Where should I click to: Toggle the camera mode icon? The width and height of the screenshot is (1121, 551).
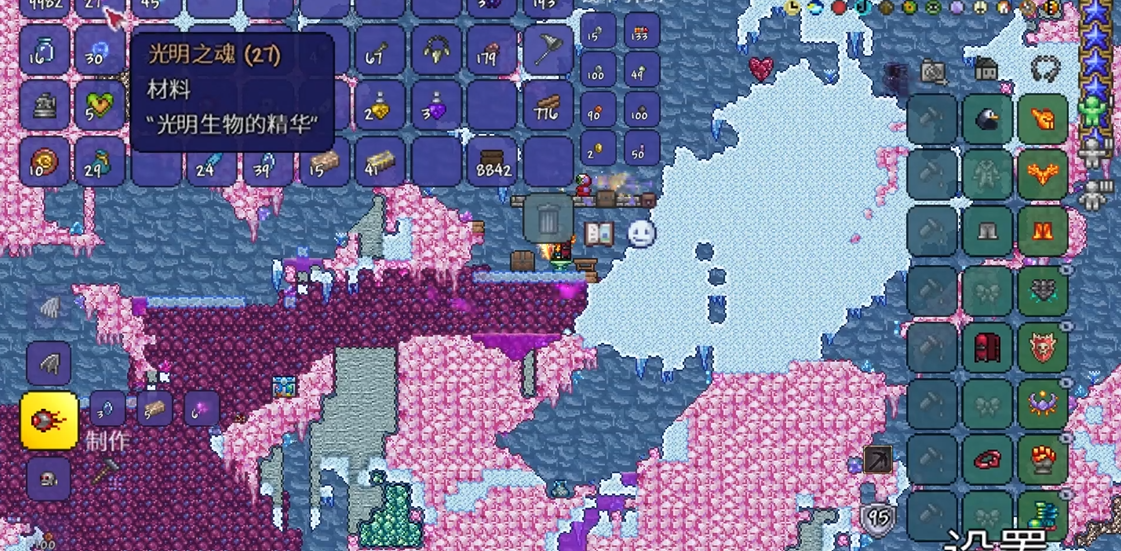tap(933, 71)
